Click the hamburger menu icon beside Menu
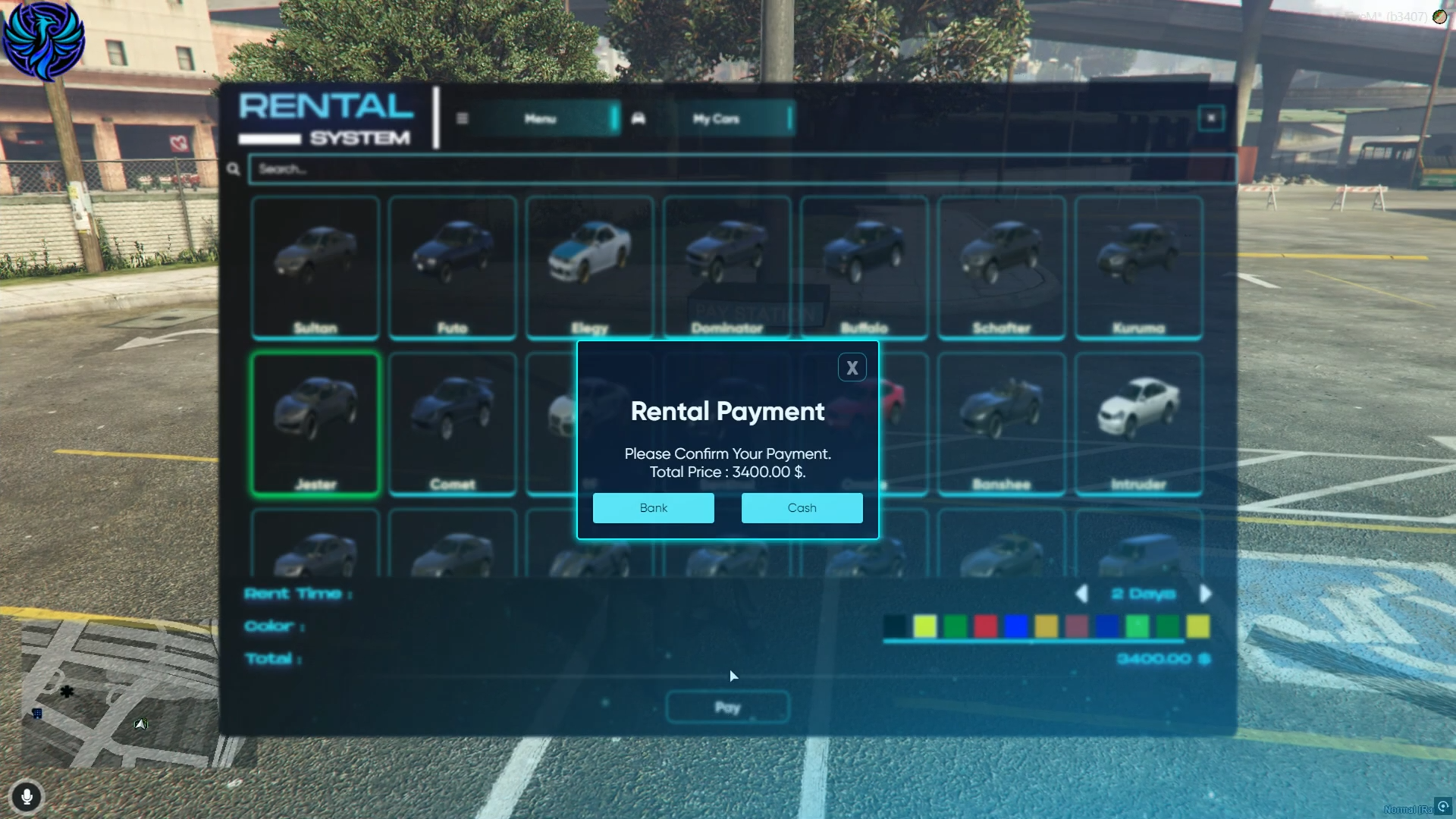Image resolution: width=1456 pixels, height=819 pixels. (x=462, y=118)
